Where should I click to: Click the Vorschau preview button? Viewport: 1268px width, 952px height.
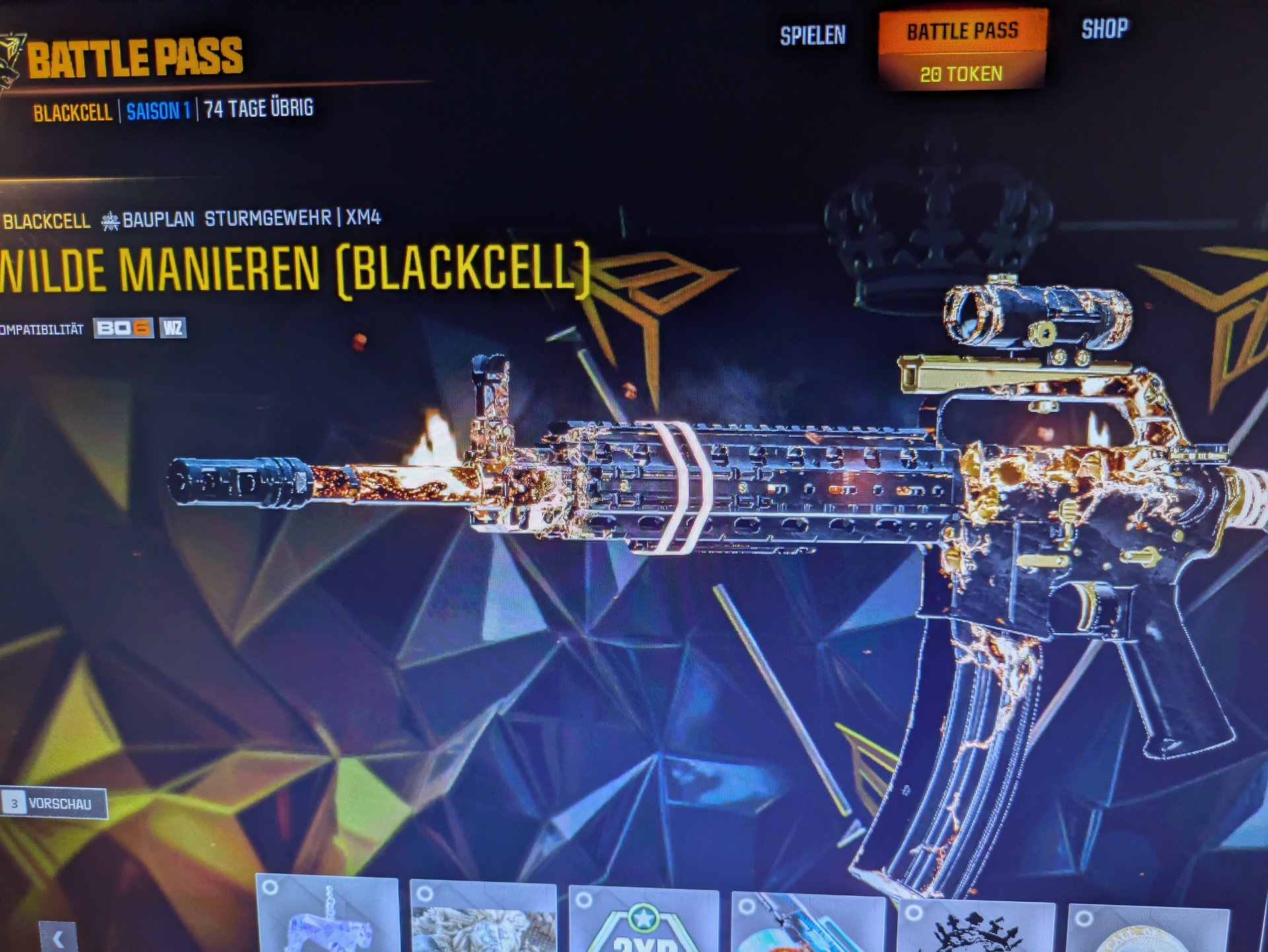click(x=53, y=803)
